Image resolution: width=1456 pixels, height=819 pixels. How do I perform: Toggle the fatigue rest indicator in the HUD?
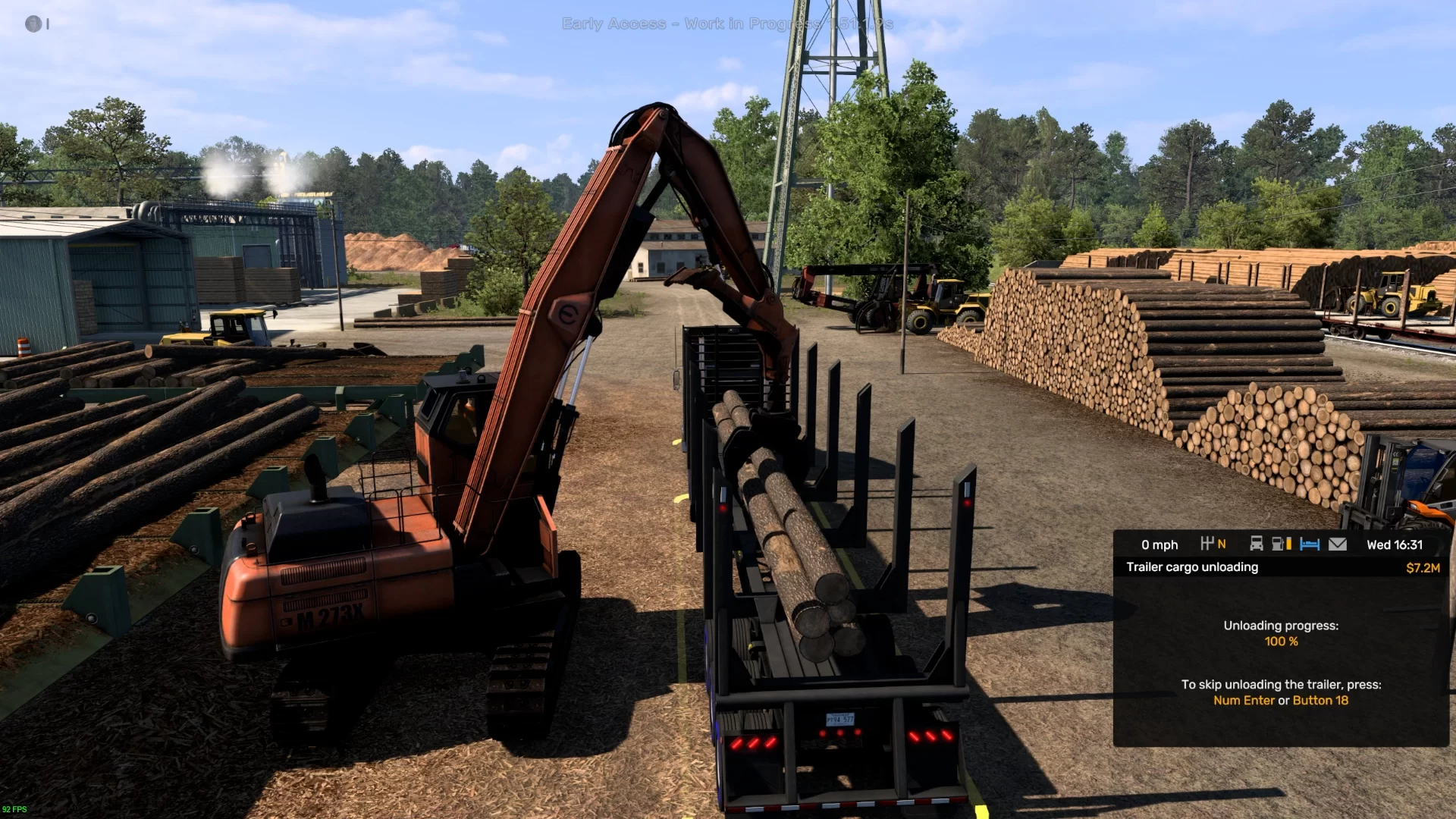[x=1310, y=544]
